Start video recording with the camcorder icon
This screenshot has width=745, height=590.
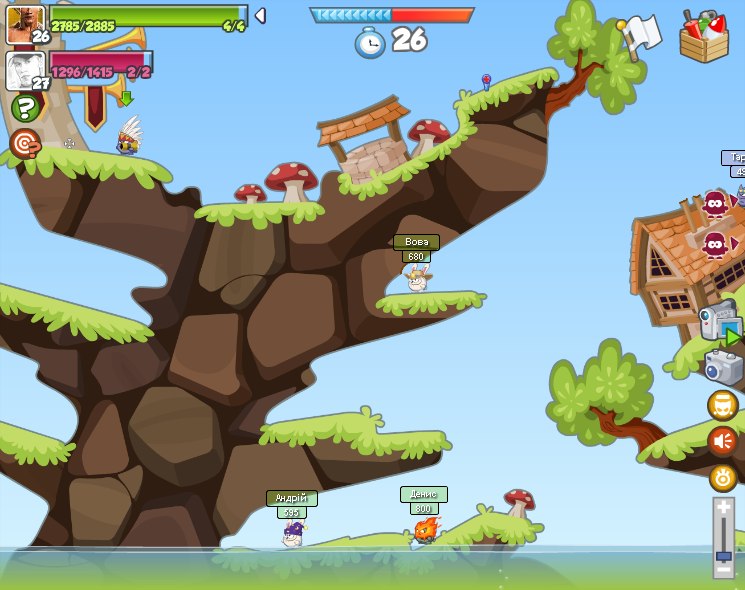coord(719,324)
